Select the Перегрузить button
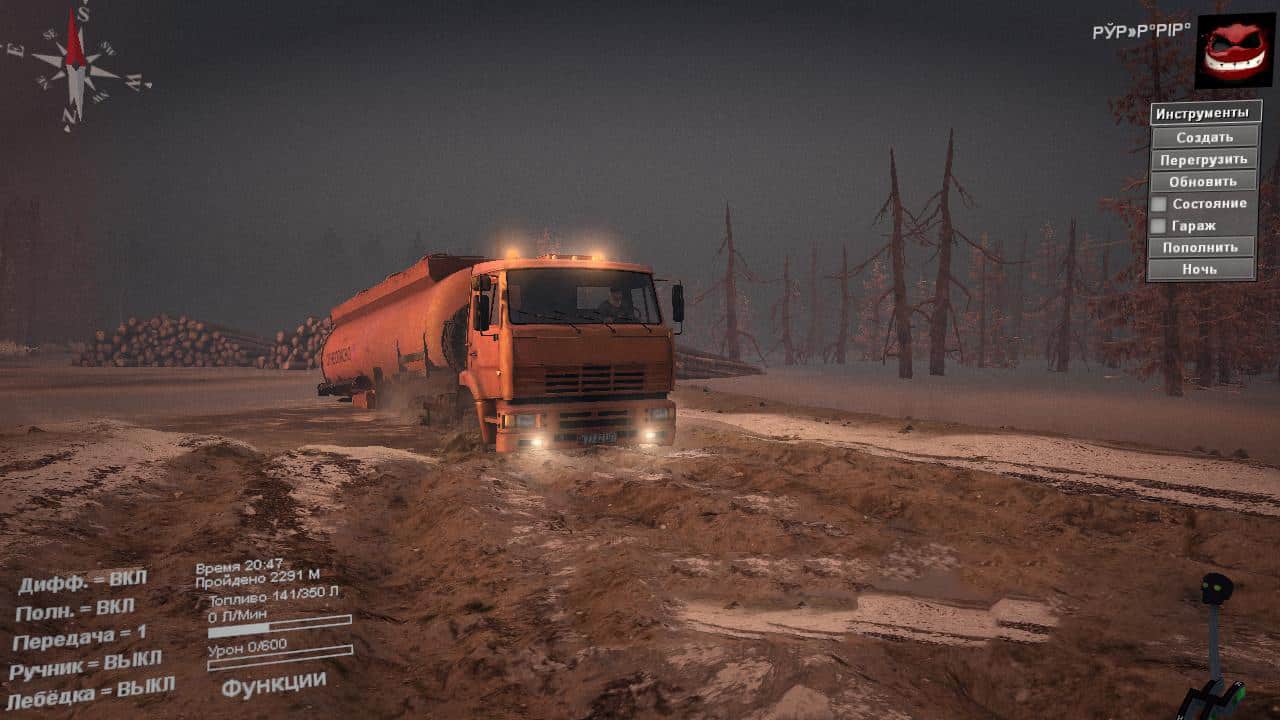1280x720 pixels. pyautogui.click(x=1204, y=159)
